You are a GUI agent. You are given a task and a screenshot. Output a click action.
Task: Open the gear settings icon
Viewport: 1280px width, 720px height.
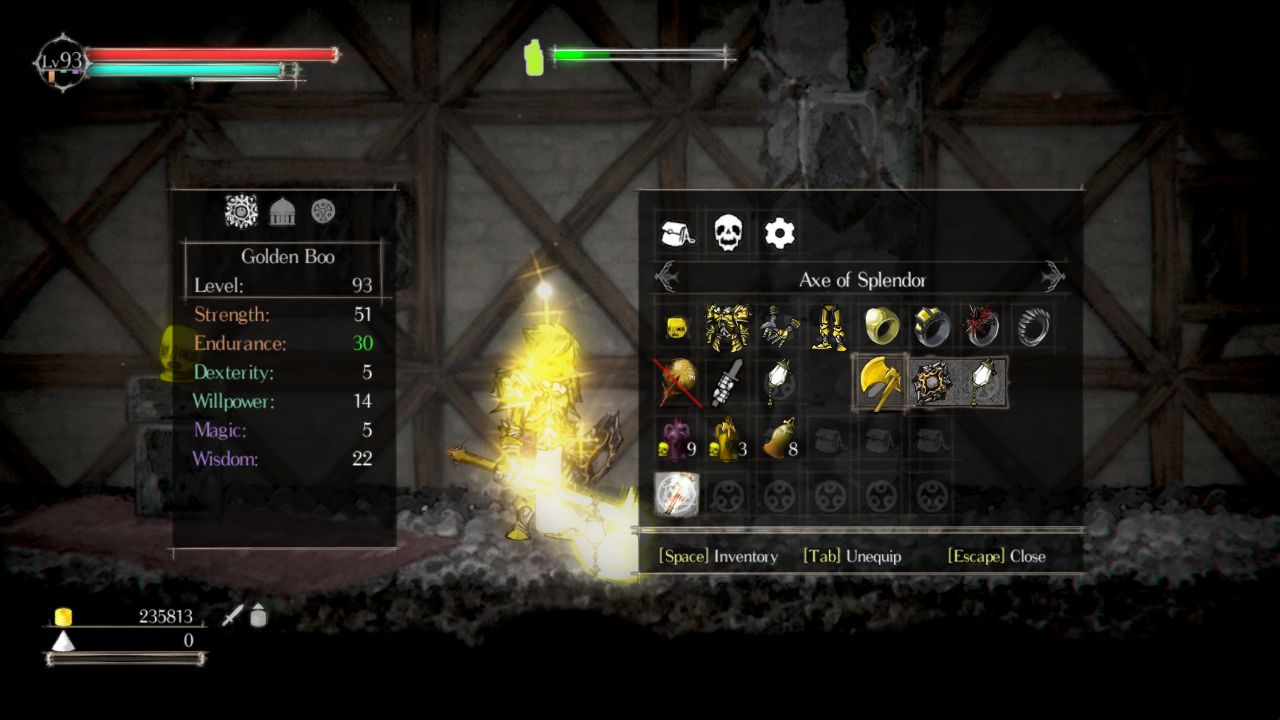coord(780,232)
